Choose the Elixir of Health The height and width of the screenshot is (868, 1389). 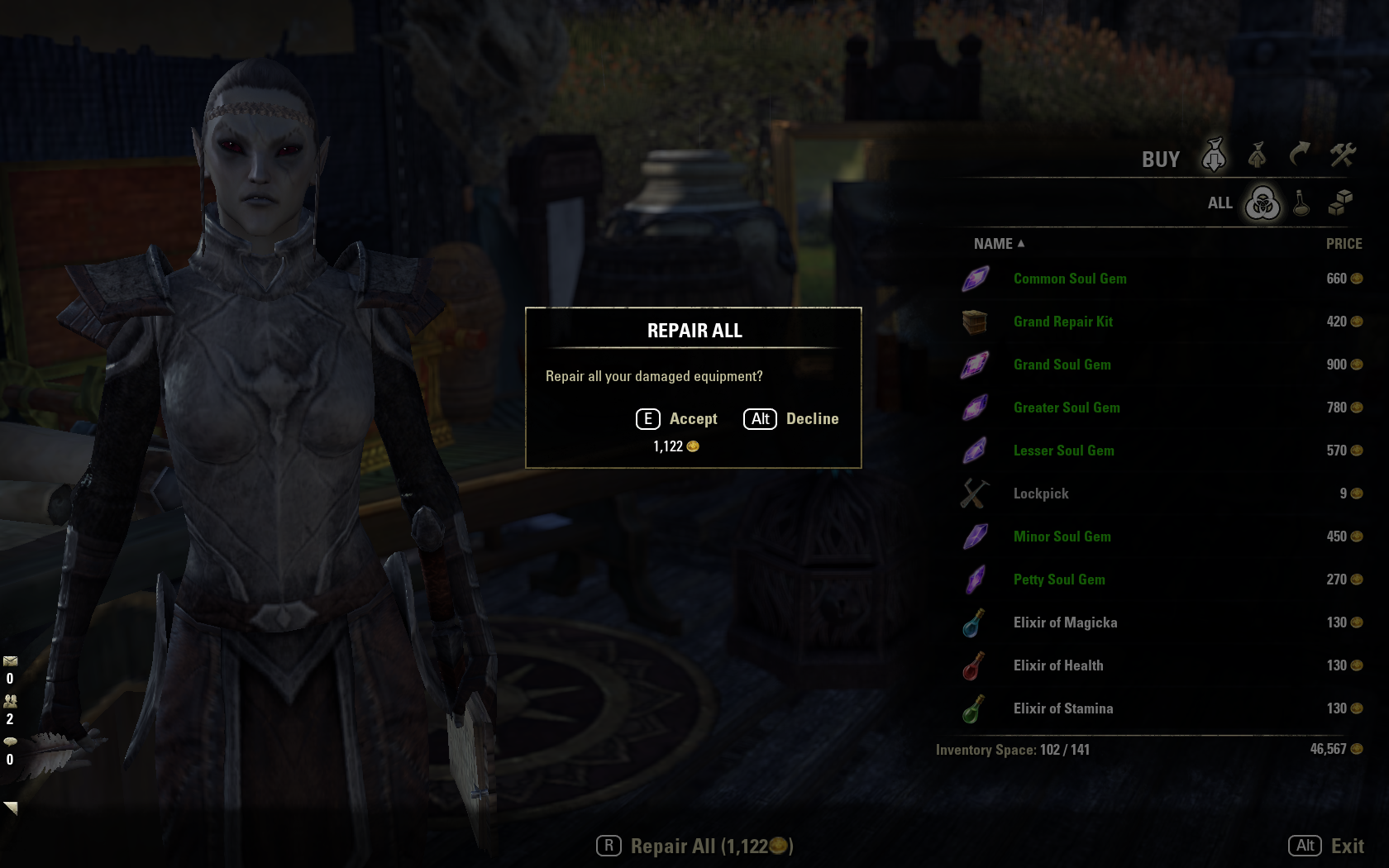coord(1058,665)
